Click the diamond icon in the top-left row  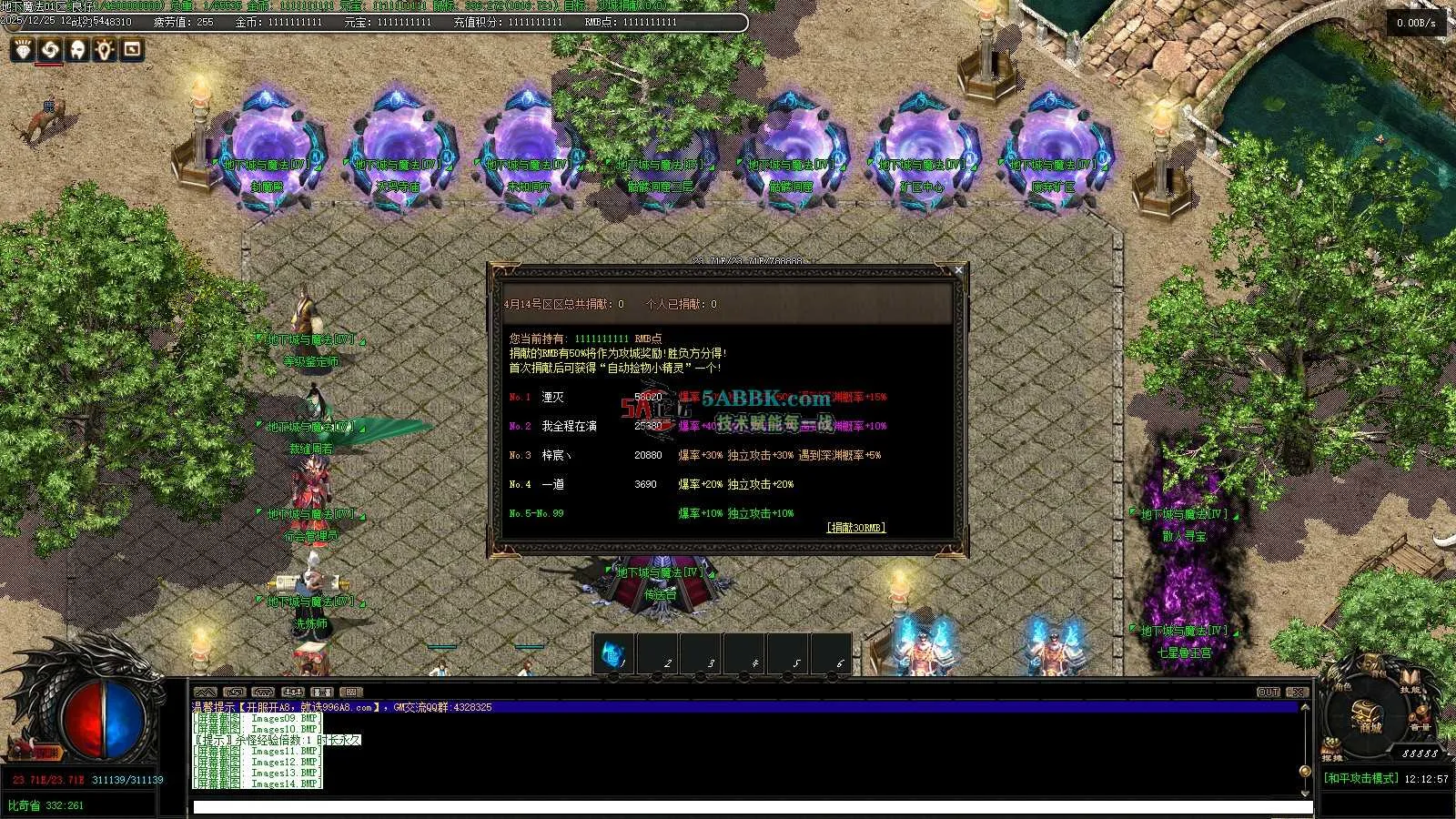[x=23, y=50]
